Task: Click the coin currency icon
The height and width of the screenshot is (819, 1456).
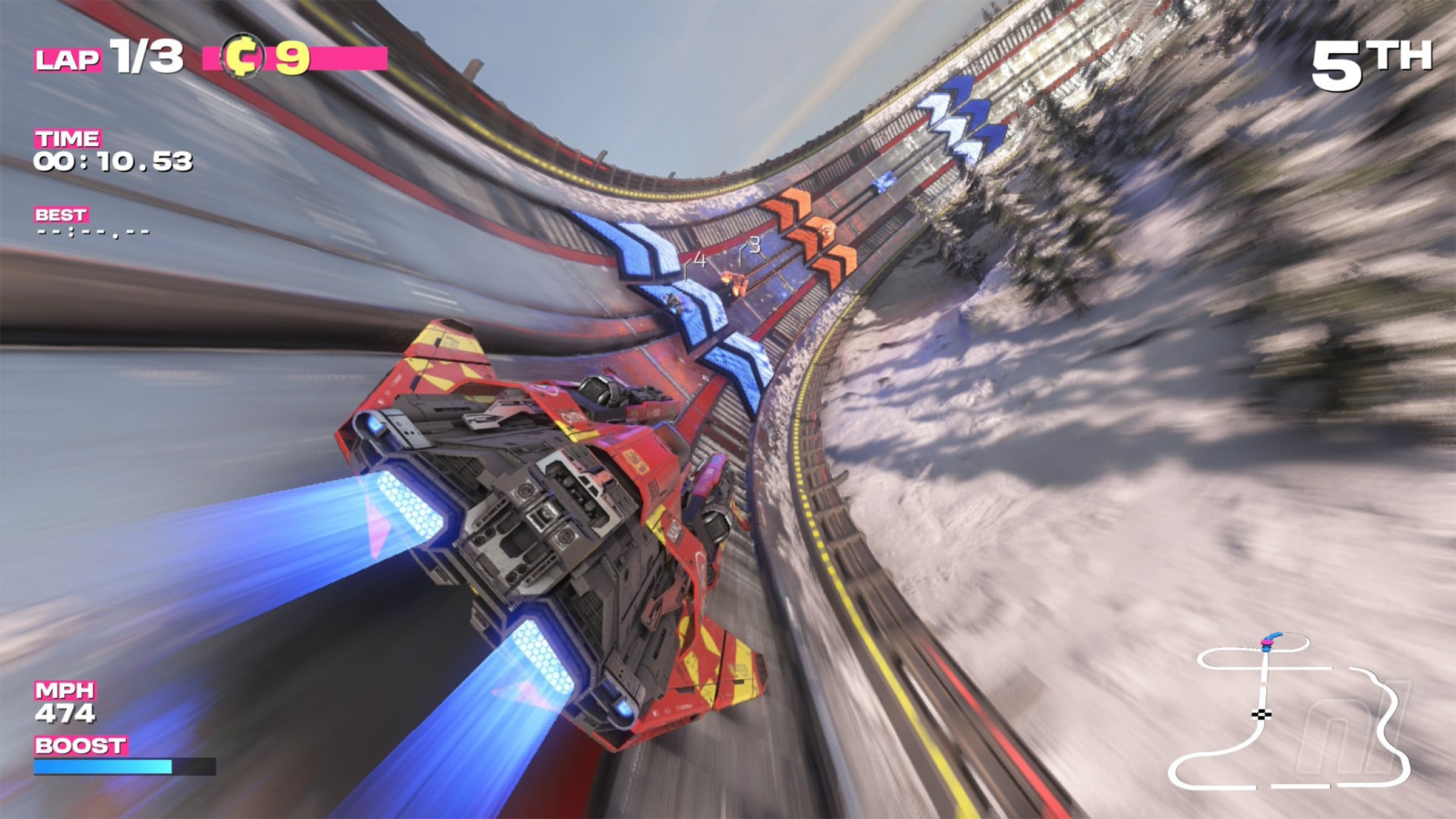Action: pos(242,57)
